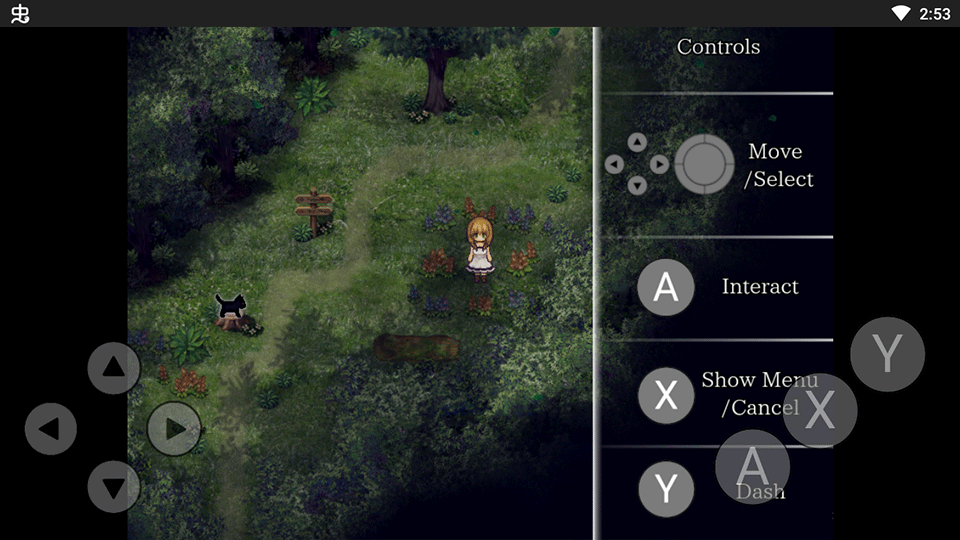Tap the large touch D-pad left arrow
960x540 pixels.
click(51, 429)
